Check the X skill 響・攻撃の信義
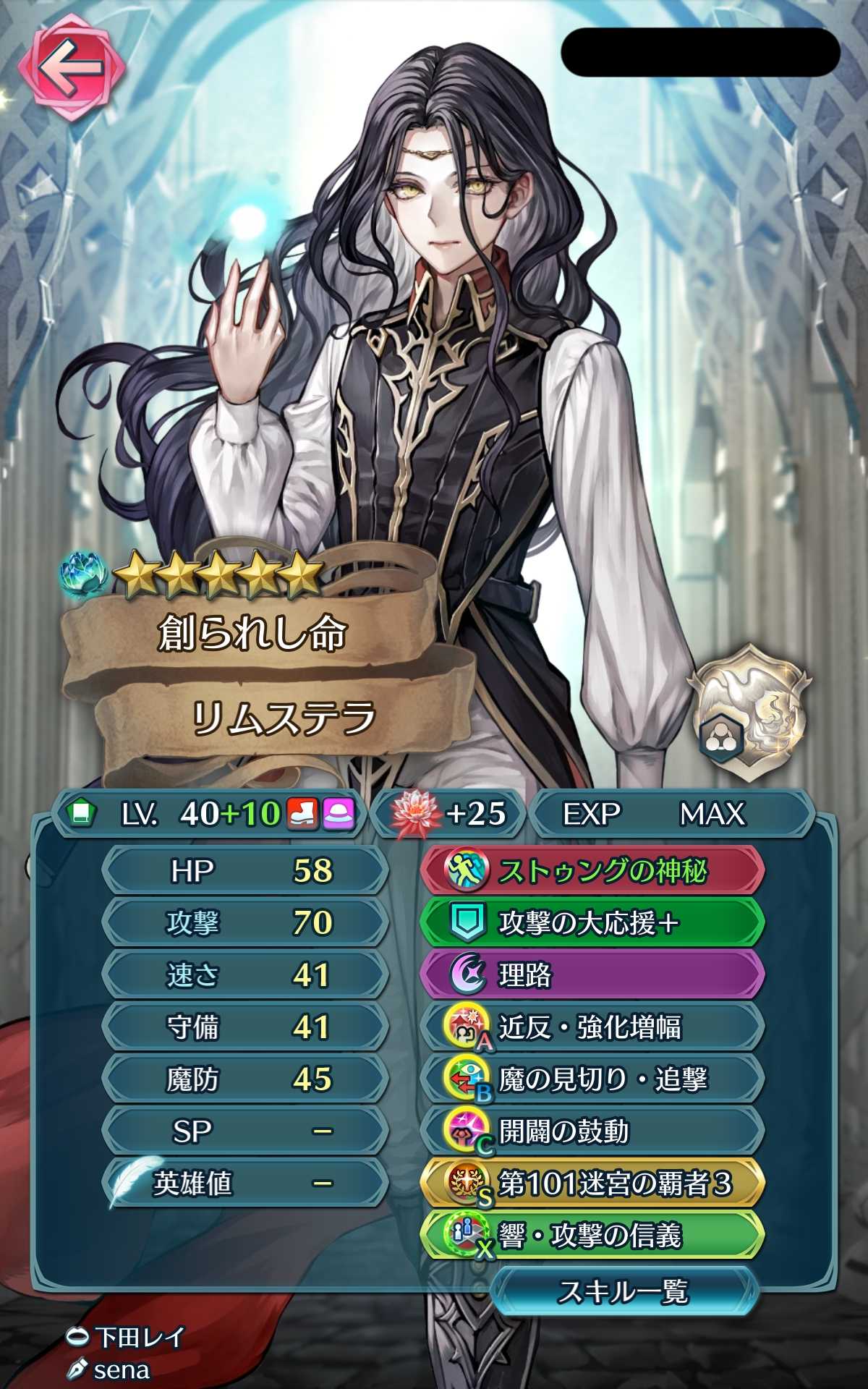868x1389 pixels. tap(592, 1236)
